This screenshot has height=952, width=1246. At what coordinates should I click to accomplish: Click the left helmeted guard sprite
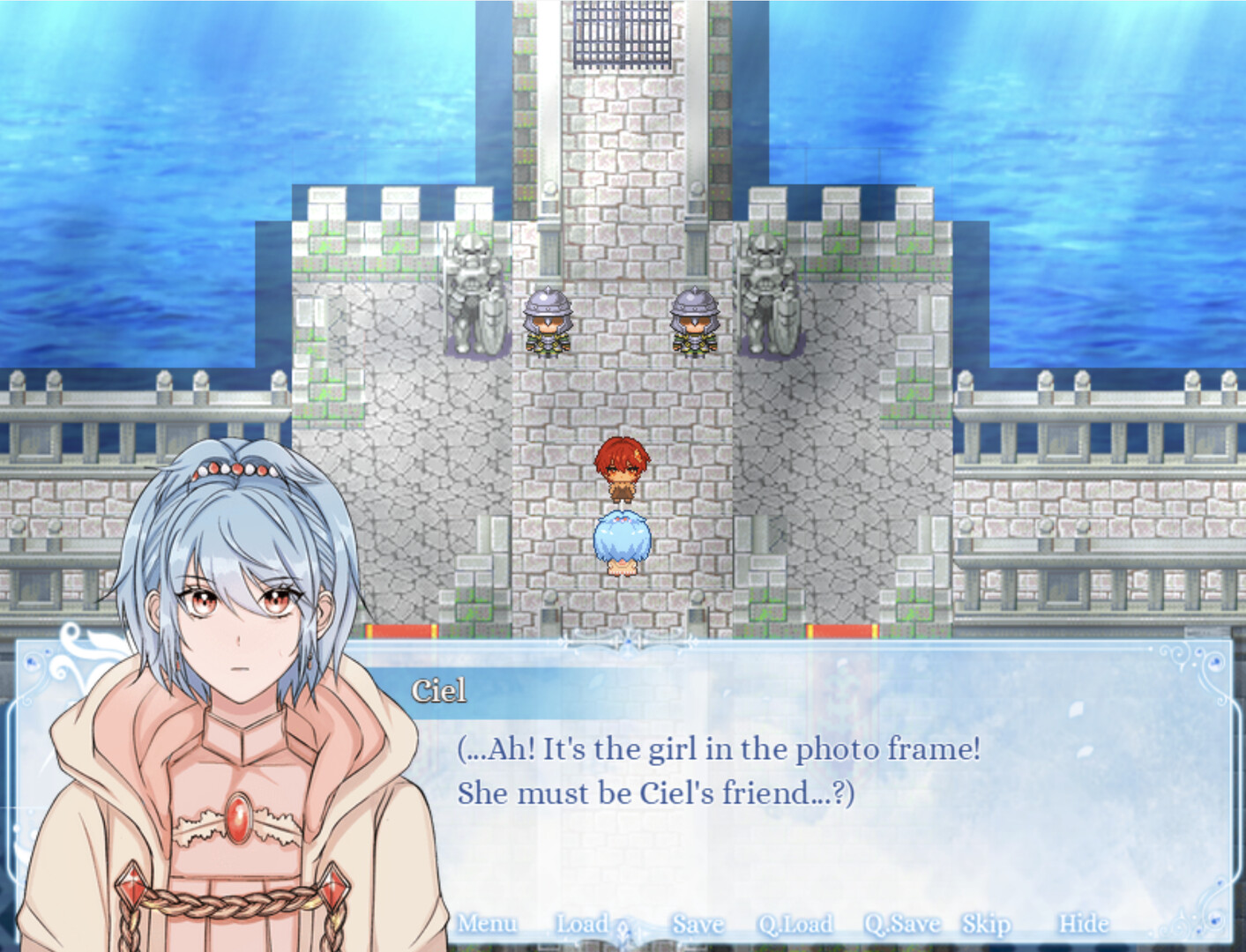(548, 322)
